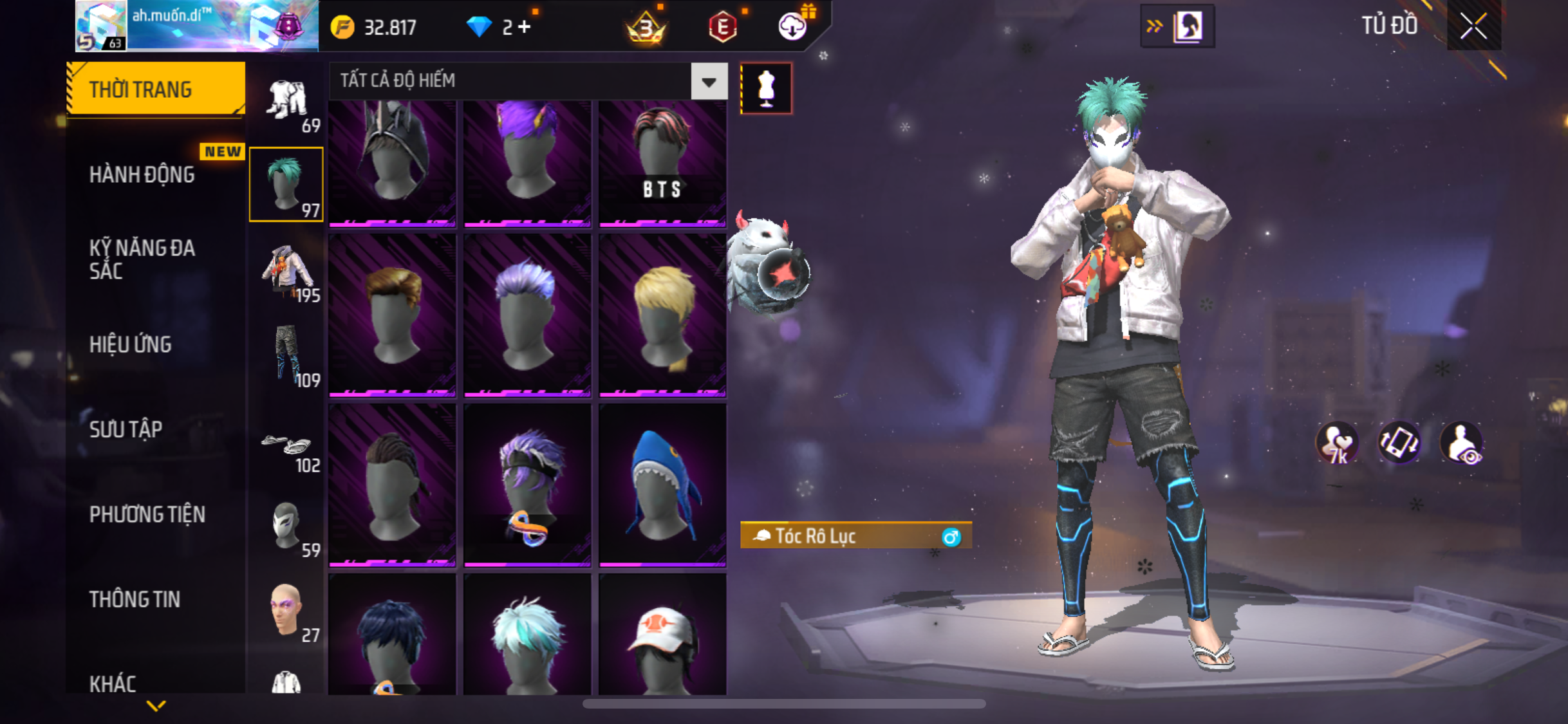Select the BTS red striped hairstyle
Screen dimensions: 1568x724
(662, 163)
